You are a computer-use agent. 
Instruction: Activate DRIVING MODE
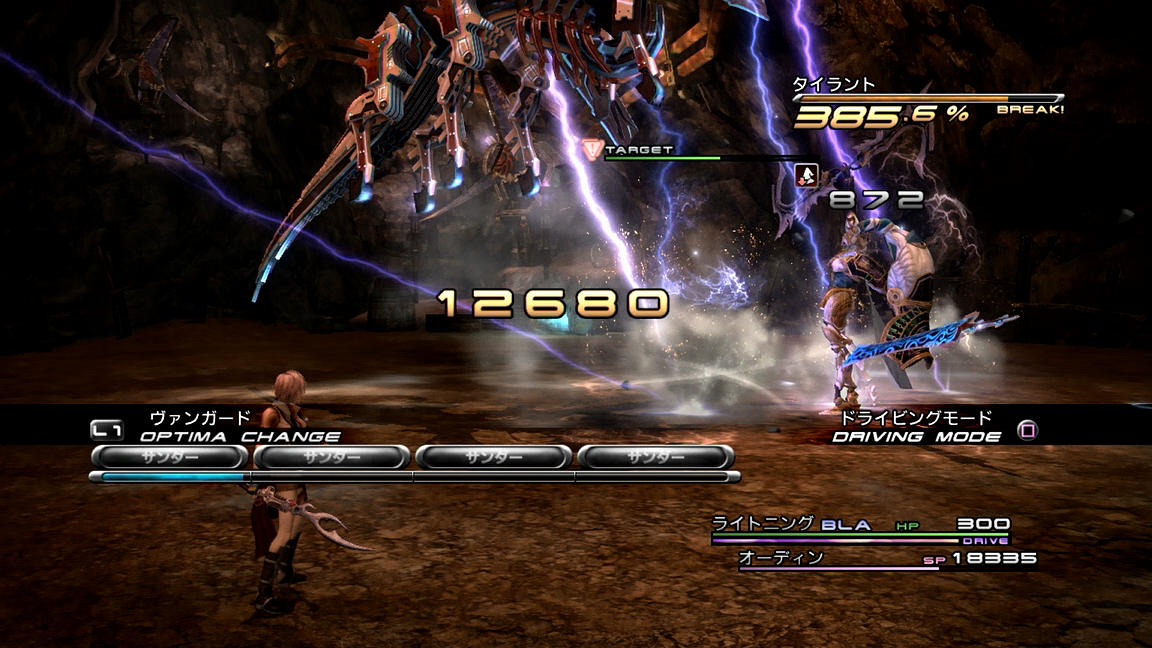pos(916,436)
